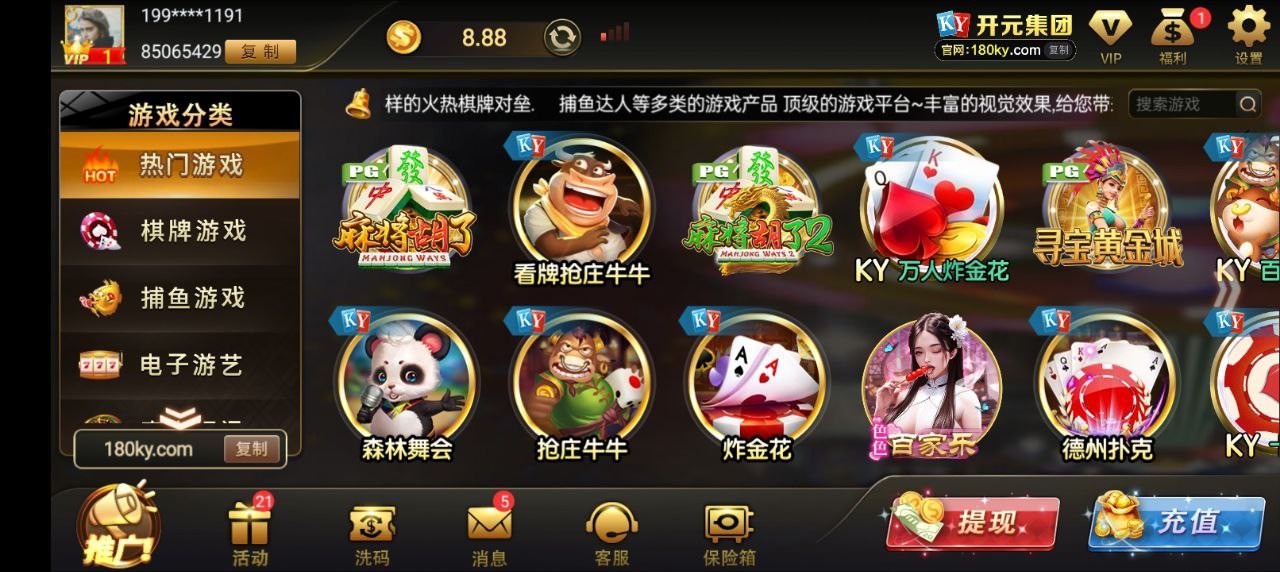Switch to 棋牌游戏 category
This screenshot has height=572, width=1280.
180,231
